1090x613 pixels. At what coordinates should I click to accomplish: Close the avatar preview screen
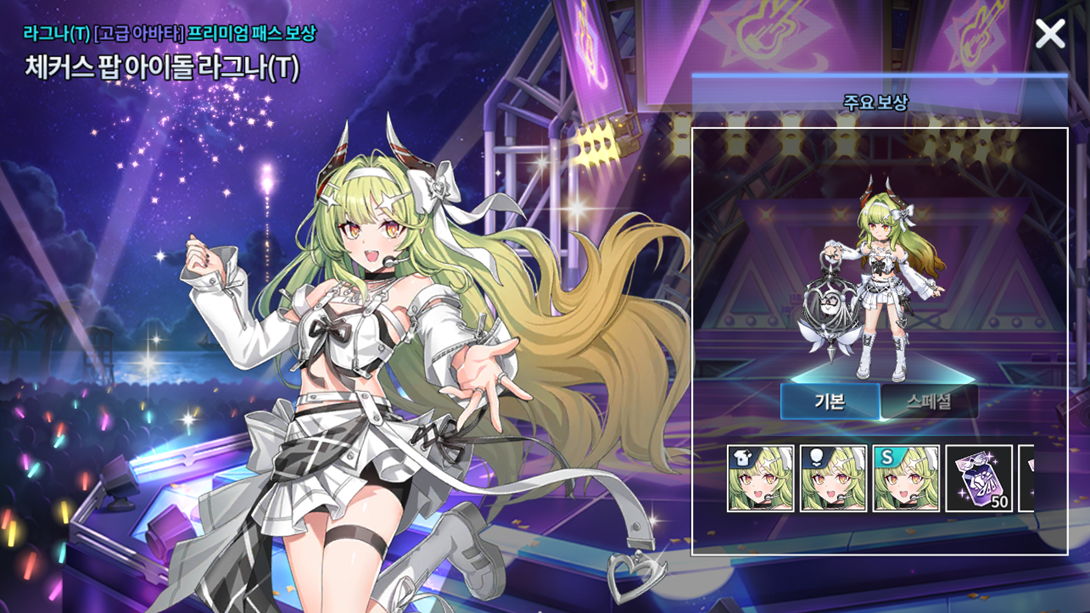[x=1050, y=34]
